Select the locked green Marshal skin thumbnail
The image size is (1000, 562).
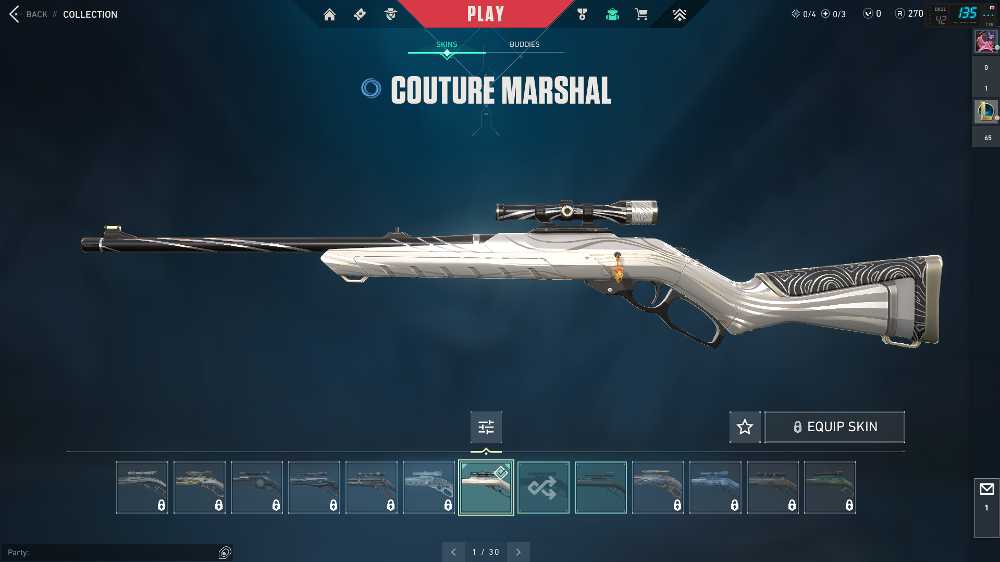point(829,487)
